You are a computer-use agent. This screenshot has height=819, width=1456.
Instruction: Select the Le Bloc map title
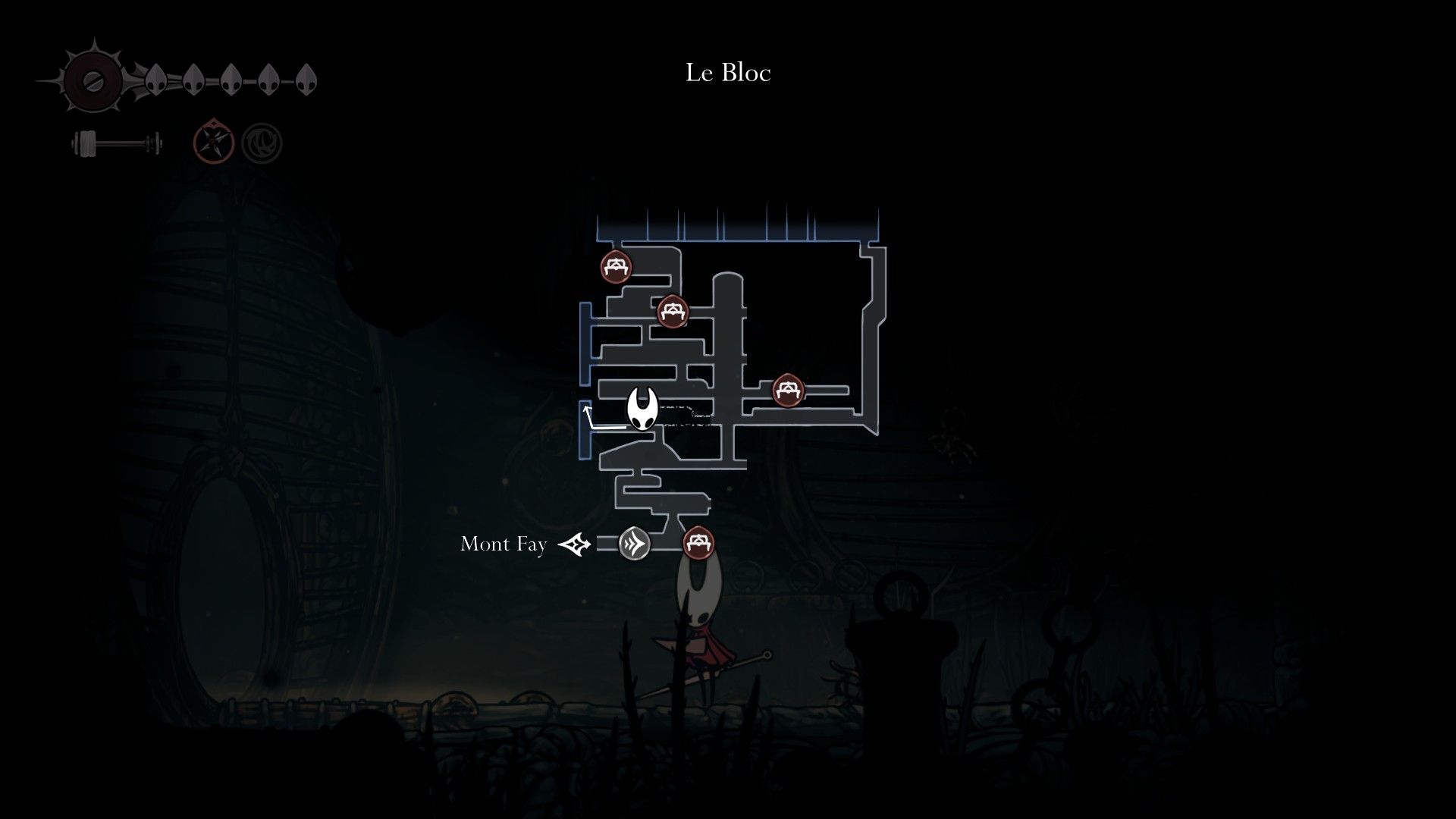[728, 74]
